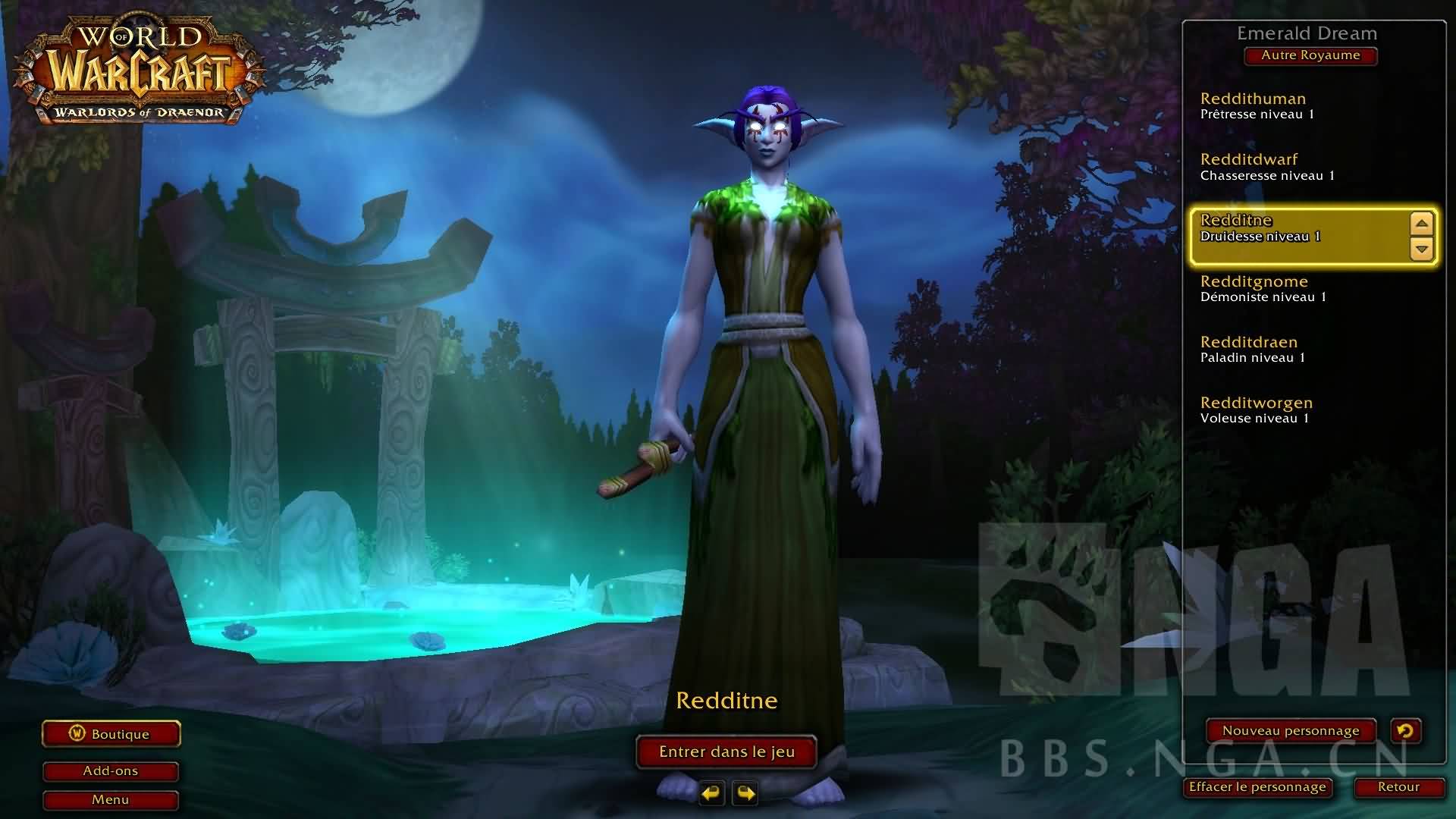The height and width of the screenshot is (819, 1456).
Task: Open the Boutique shop
Action: tap(111, 734)
